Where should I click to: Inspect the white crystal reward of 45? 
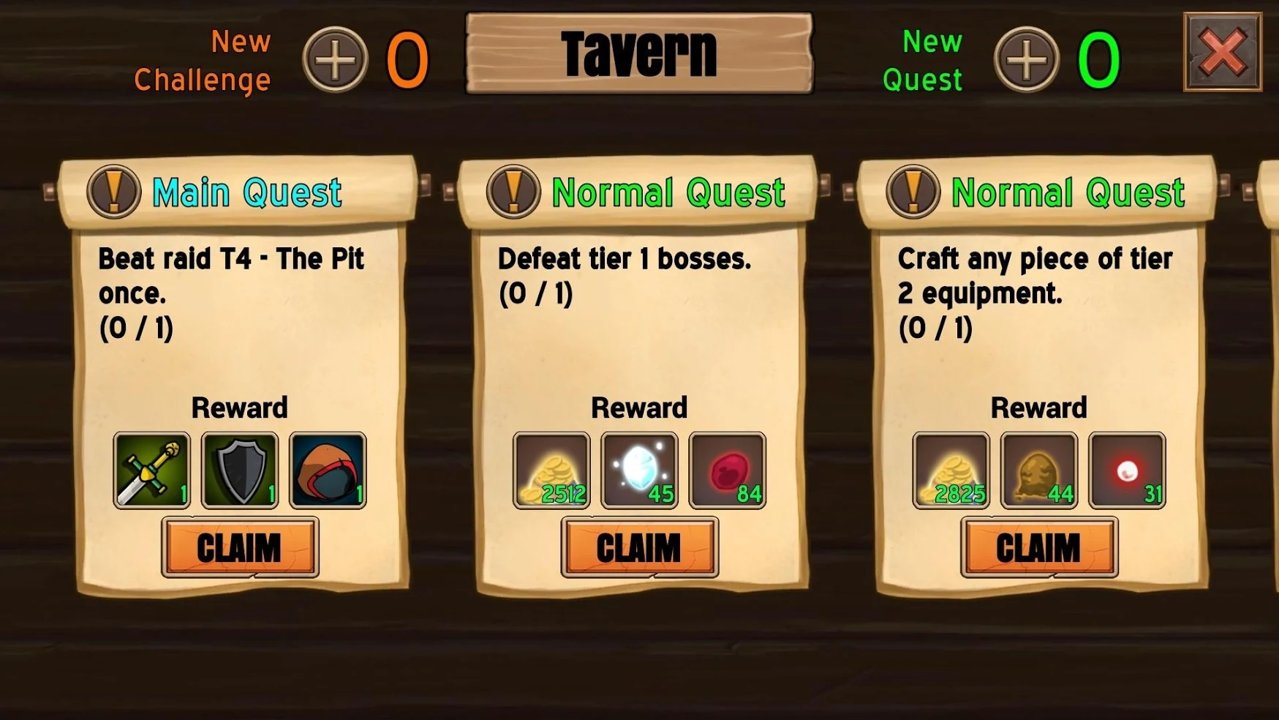[x=640, y=470]
